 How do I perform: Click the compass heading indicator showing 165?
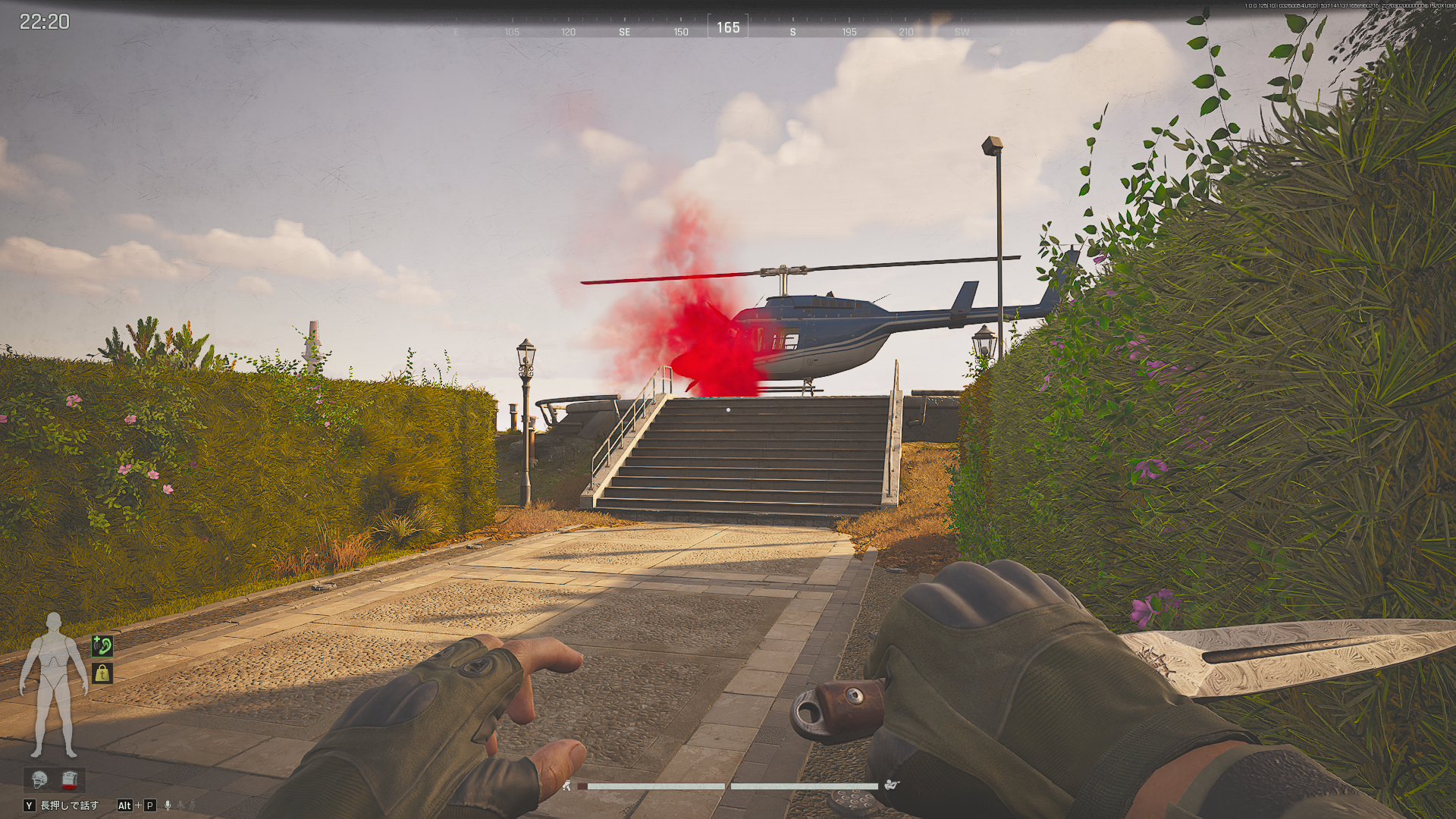tap(728, 27)
